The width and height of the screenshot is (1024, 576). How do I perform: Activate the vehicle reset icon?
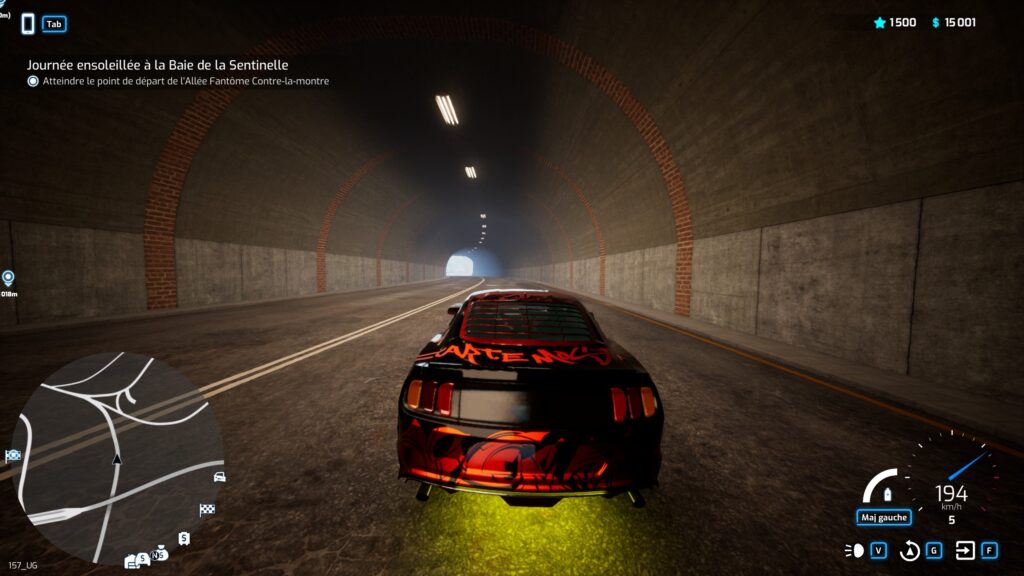click(910, 550)
